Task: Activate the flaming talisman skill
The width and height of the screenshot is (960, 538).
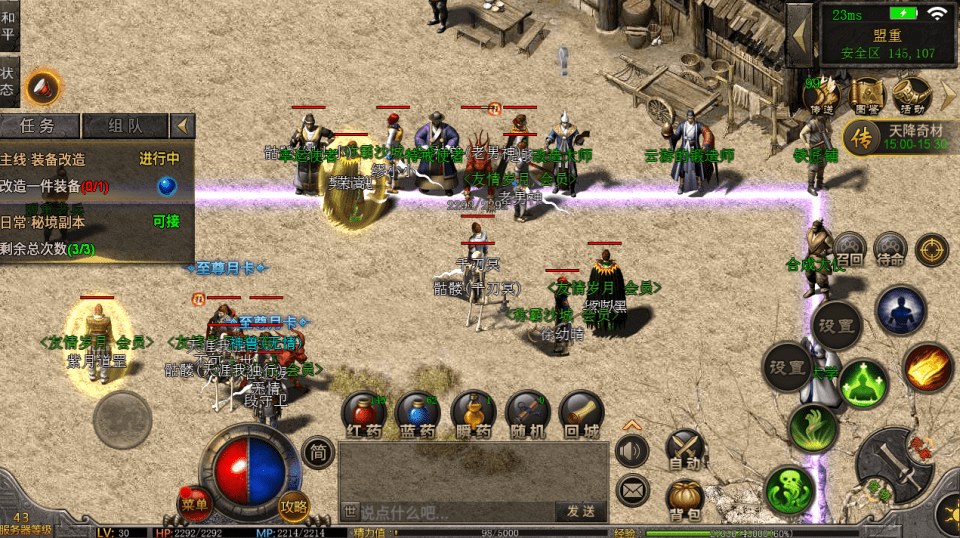Action: click(x=927, y=367)
